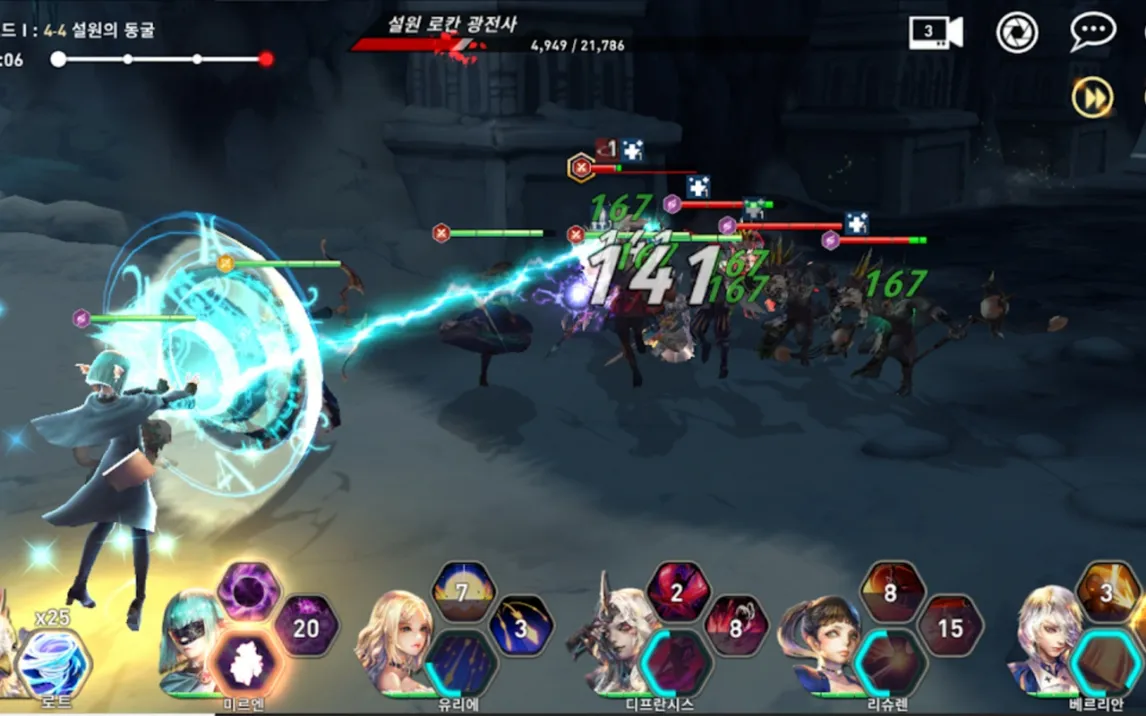Activate Rishuren's cyan-ringed red slash skill
Screen dimensions: 1146x716
pos(890,663)
